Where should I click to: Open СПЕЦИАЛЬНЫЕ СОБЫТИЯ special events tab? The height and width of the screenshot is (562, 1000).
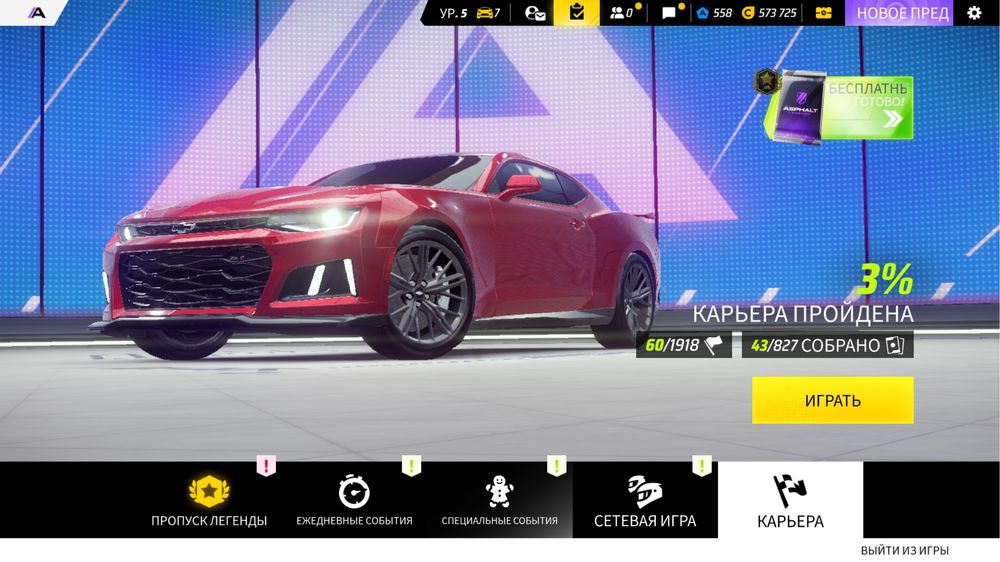(499, 500)
